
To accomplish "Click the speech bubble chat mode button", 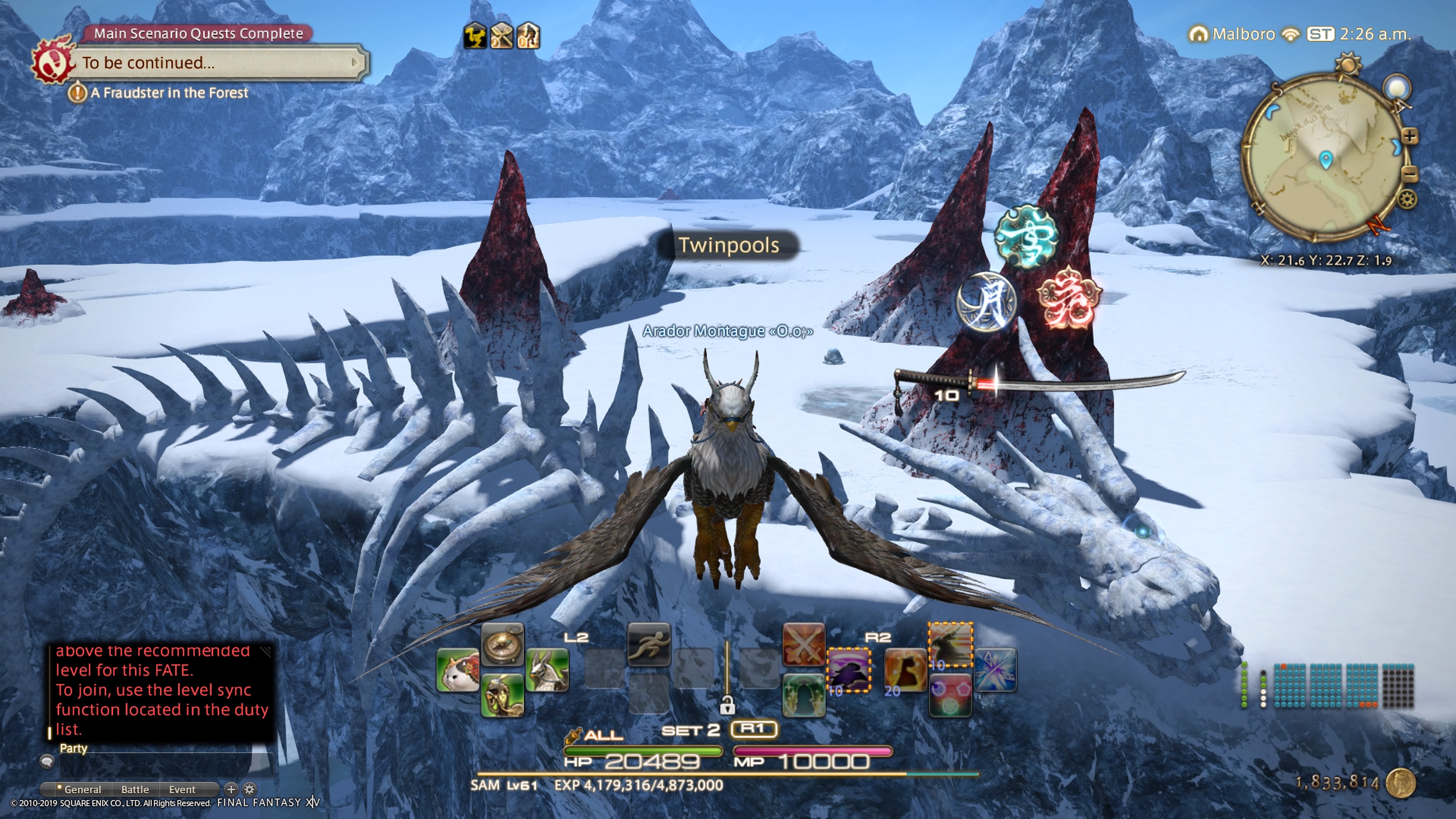I will pos(47,762).
